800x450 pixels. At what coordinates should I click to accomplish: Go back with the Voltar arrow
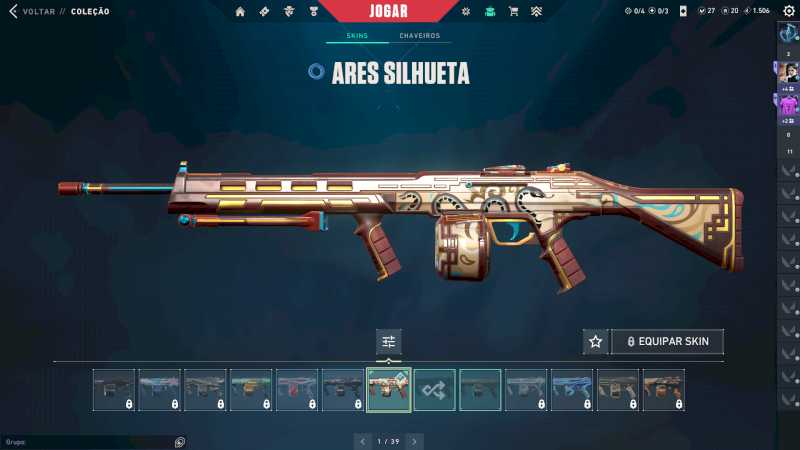click(13, 11)
